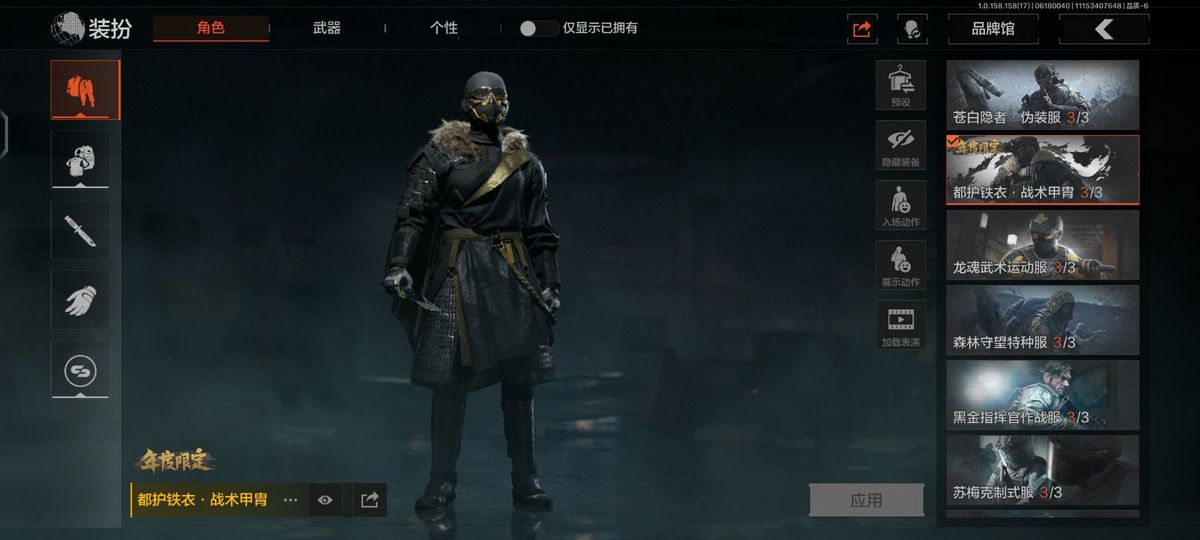Pick the 森林守望特种服 outfit
Screen dimensions: 1200x540
(x=1042, y=320)
